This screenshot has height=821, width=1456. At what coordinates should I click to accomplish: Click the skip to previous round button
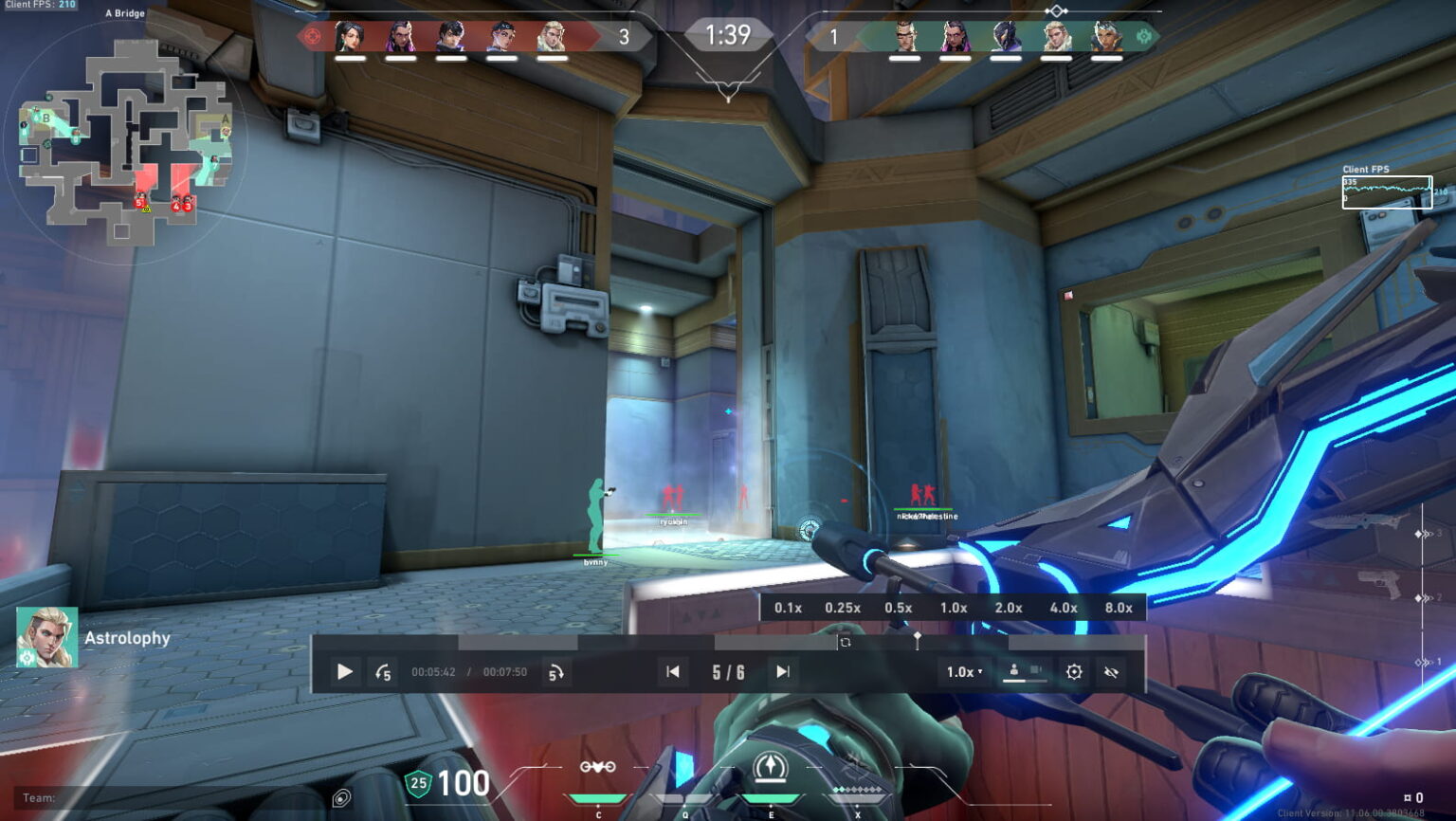(672, 671)
